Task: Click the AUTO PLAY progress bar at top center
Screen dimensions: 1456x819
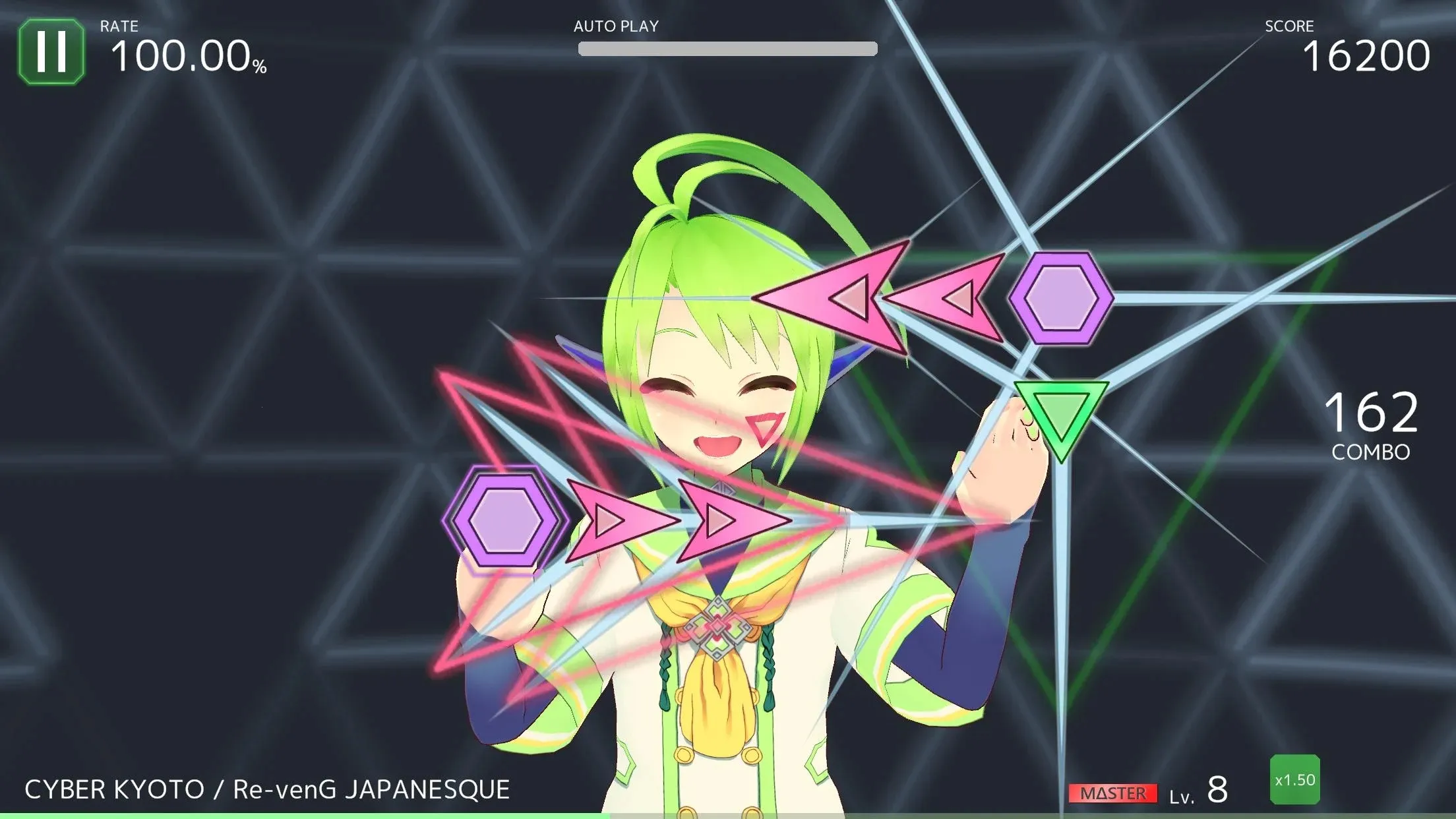Action: [x=727, y=47]
